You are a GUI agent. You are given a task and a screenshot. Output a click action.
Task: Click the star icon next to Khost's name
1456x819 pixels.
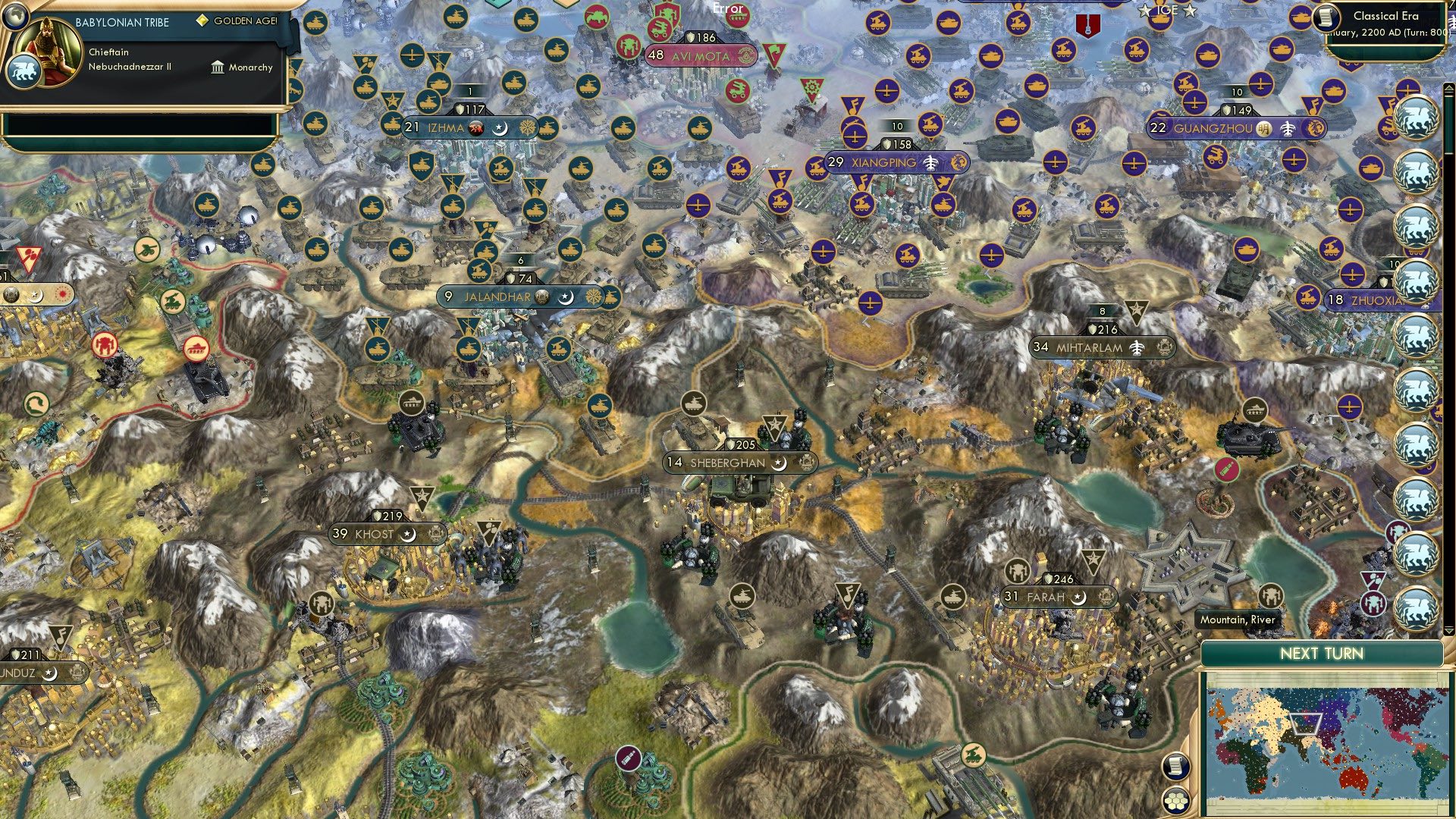[407, 535]
